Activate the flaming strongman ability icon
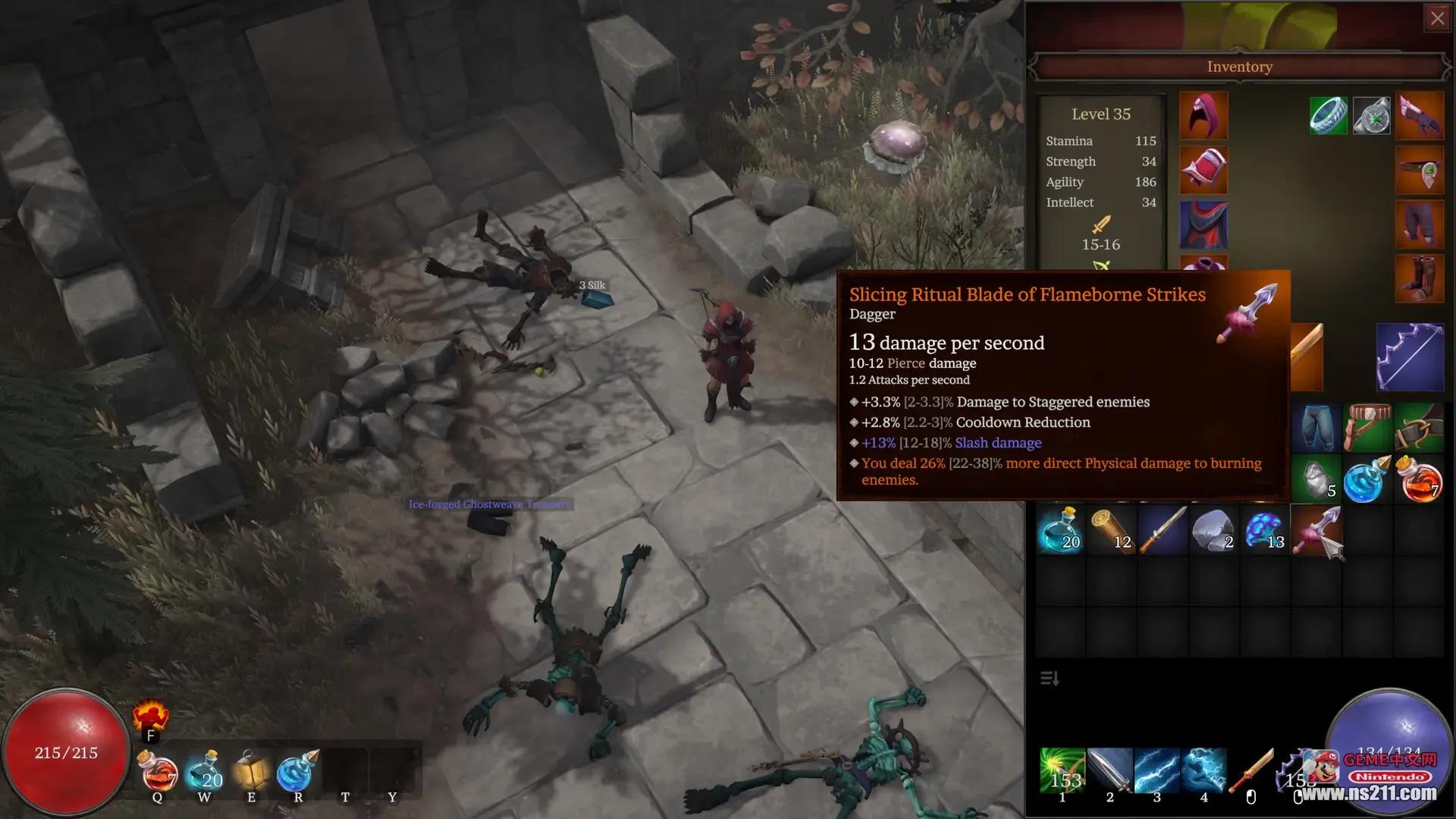 pos(150,716)
